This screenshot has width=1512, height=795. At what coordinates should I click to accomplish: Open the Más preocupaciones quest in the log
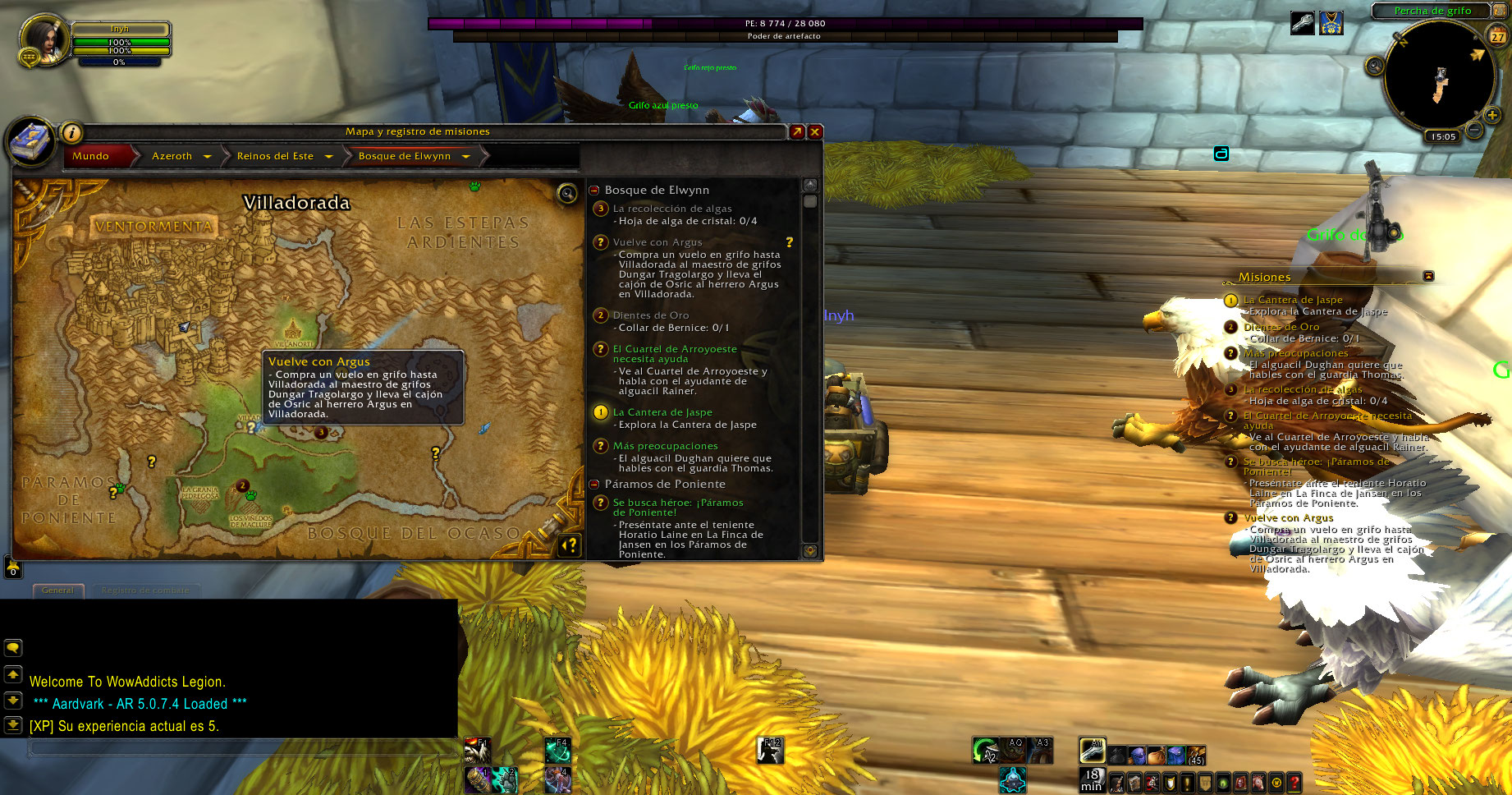click(x=665, y=446)
